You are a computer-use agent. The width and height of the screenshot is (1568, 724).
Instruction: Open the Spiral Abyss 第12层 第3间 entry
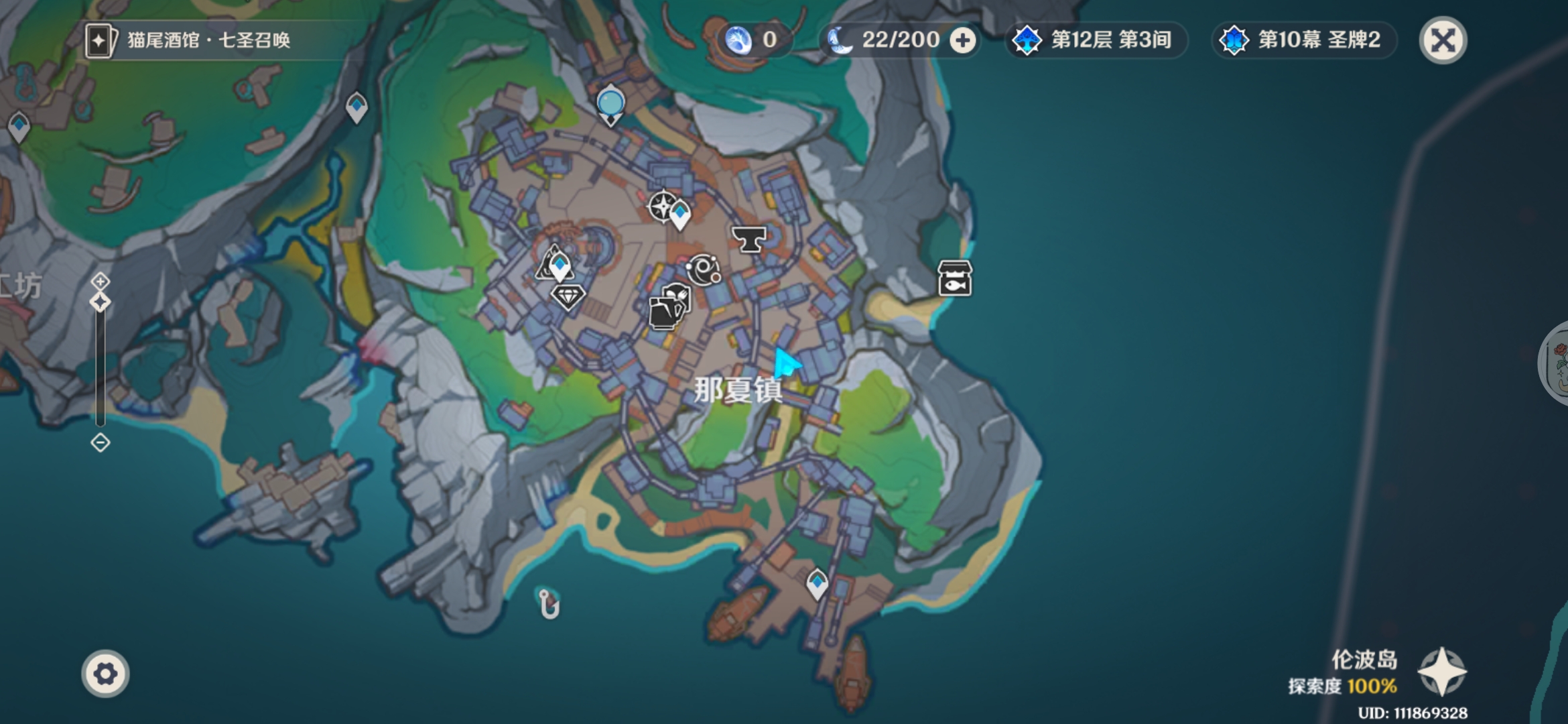[1095, 40]
